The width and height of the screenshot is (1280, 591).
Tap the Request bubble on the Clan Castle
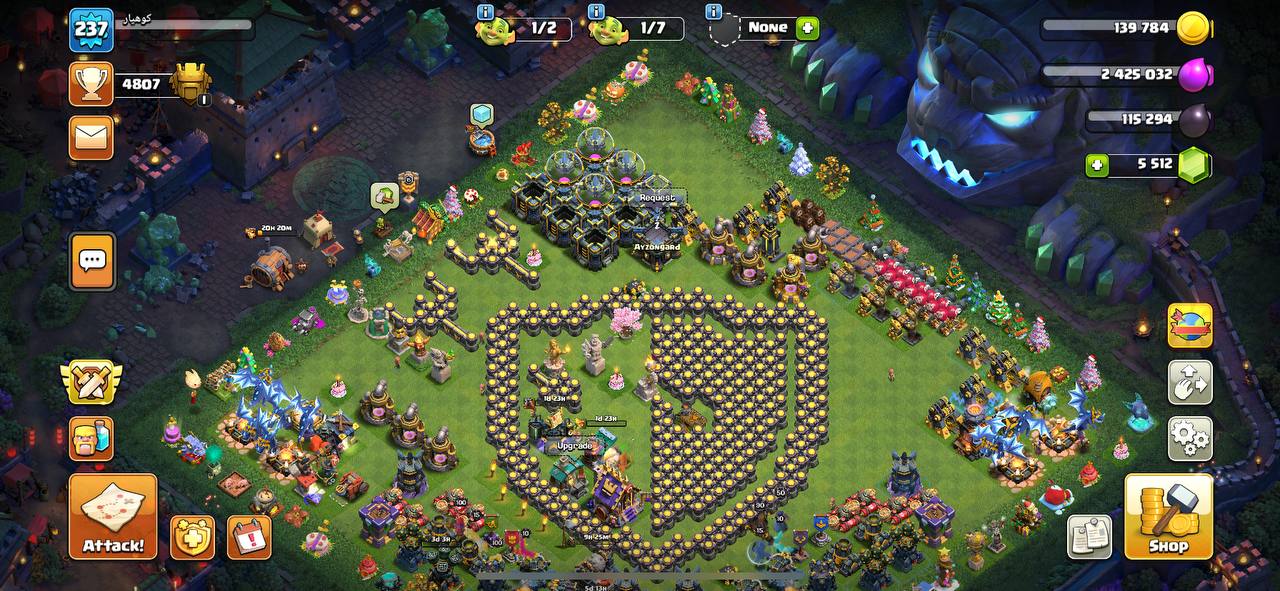click(657, 198)
